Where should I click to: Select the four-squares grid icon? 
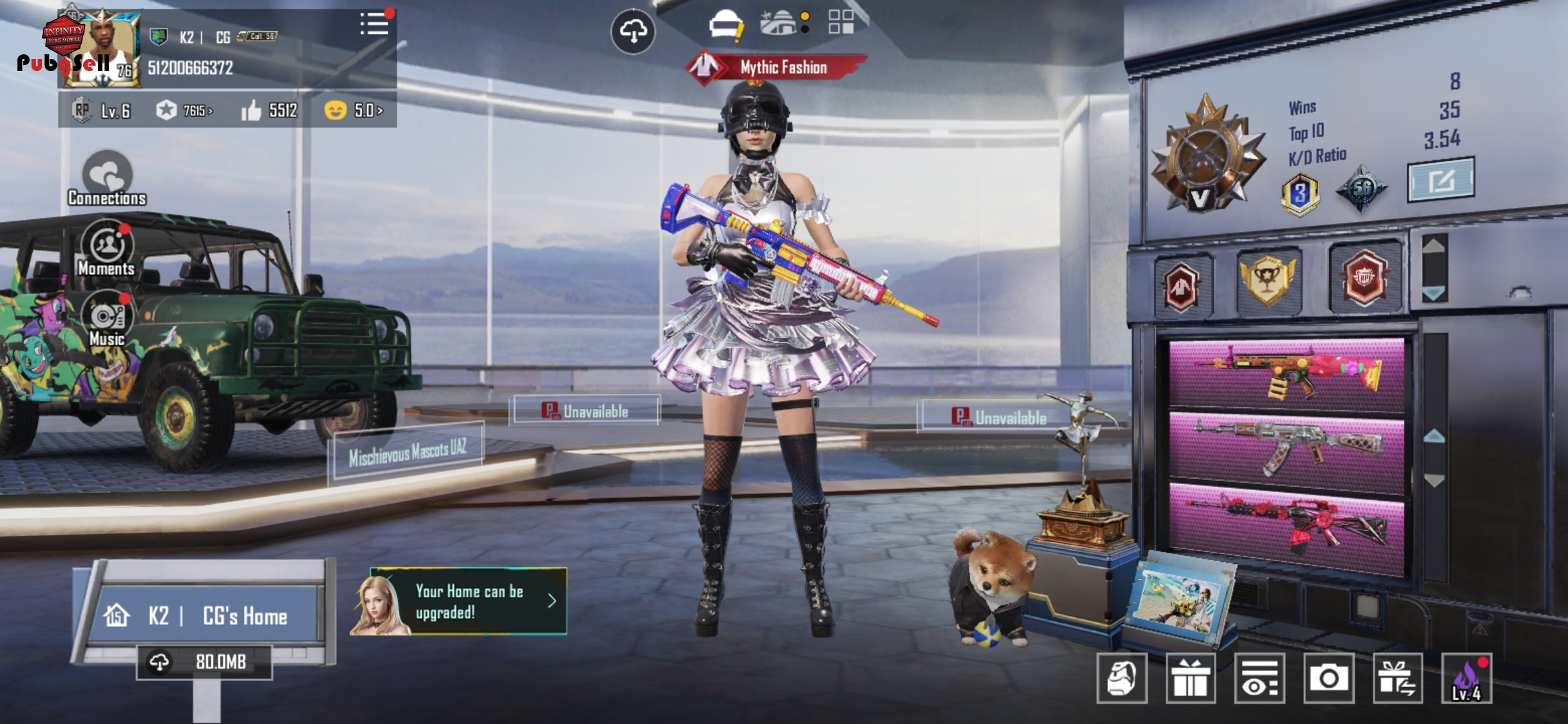(x=840, y=21)
